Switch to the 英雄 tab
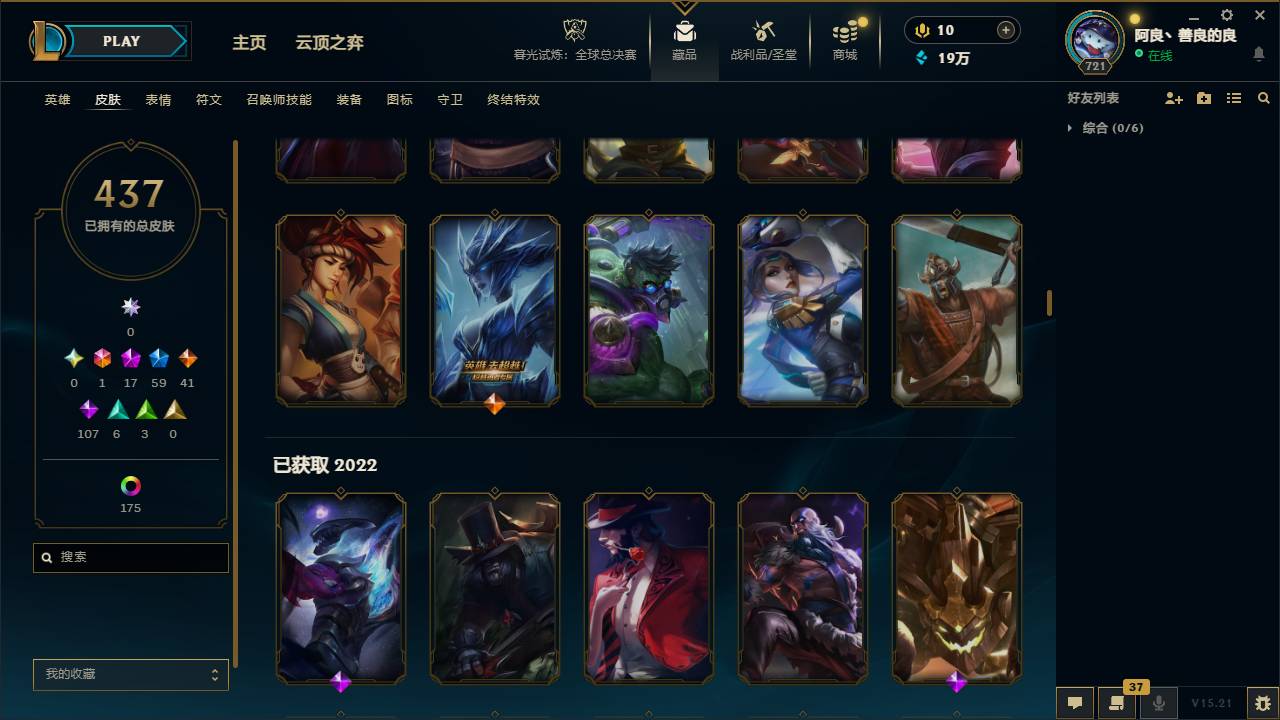 (56, 99)
